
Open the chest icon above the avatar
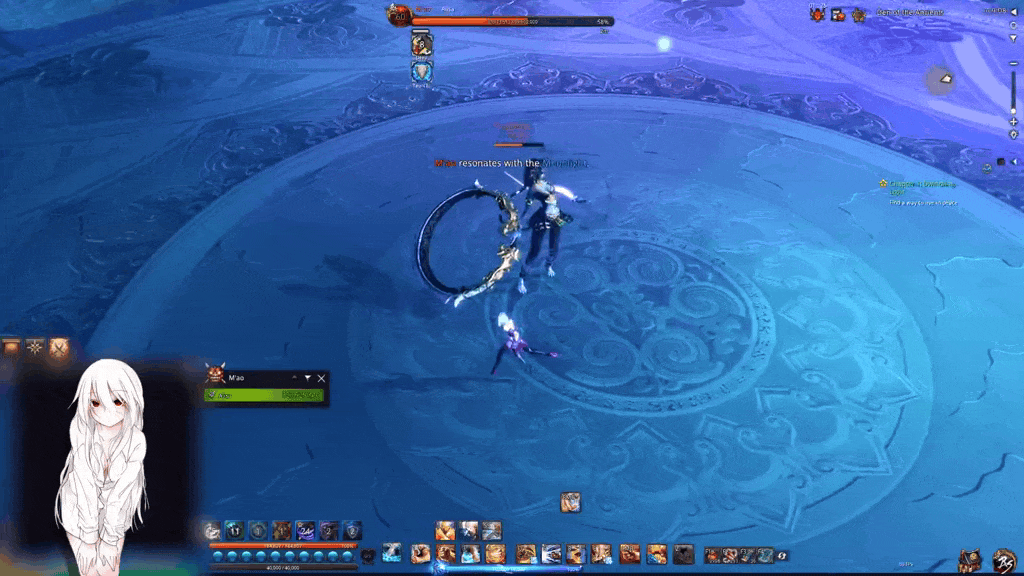(x=12, y=348)
